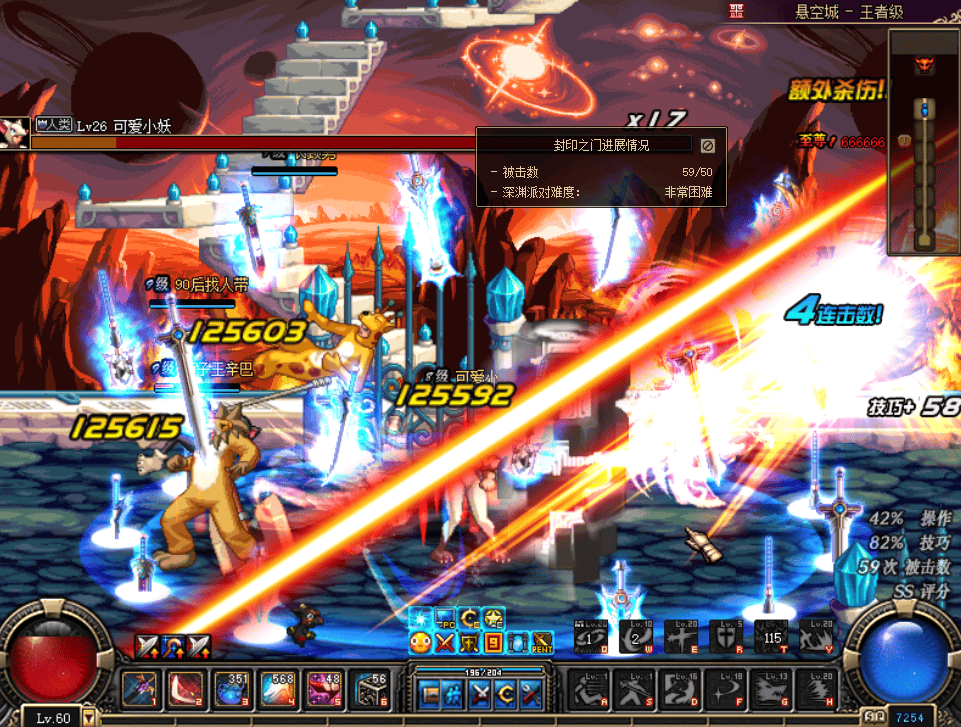Click the yellow smiley face buff icon
Viewport: 961px width, 727px height.
(x=421, y=641)
